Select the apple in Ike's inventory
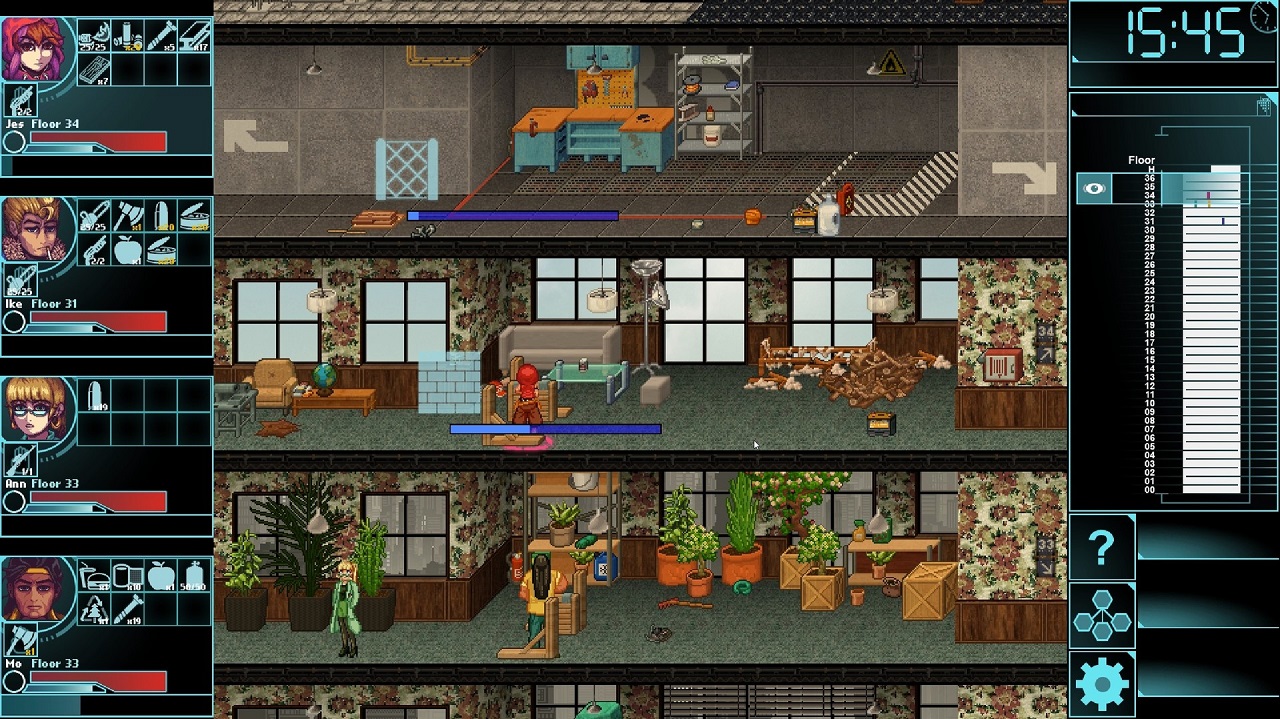1280x719 pixels. pos(128,250)
